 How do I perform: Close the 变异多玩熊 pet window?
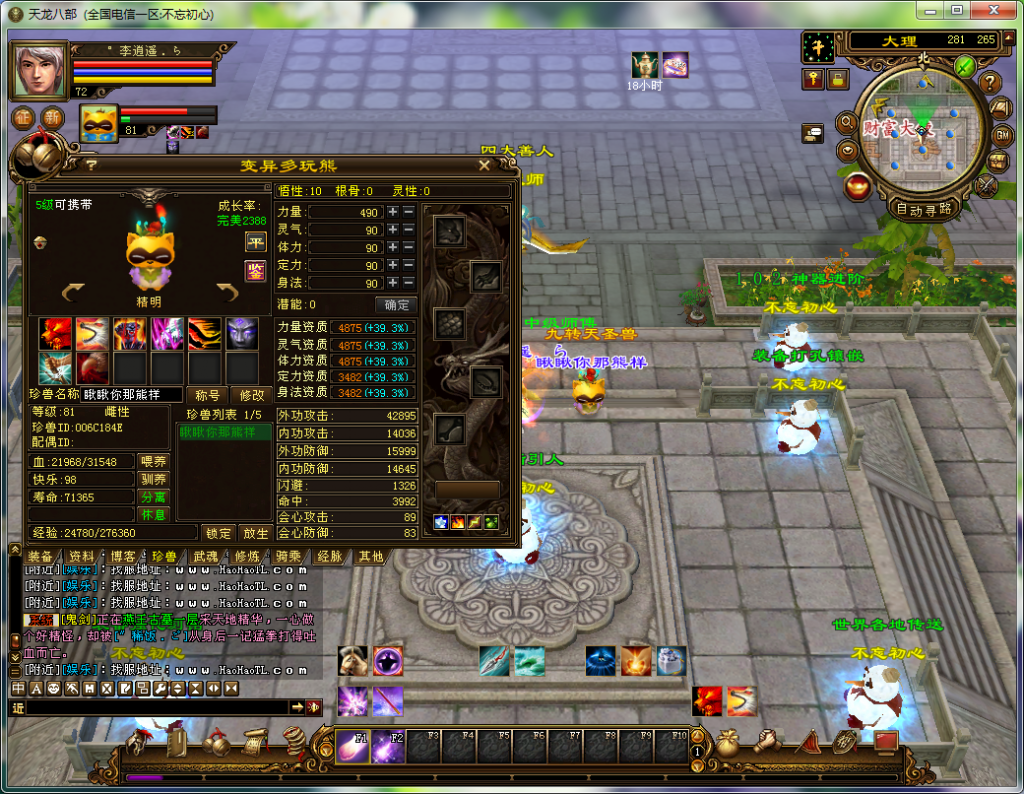pyautogui.click(x=484, y=166)
